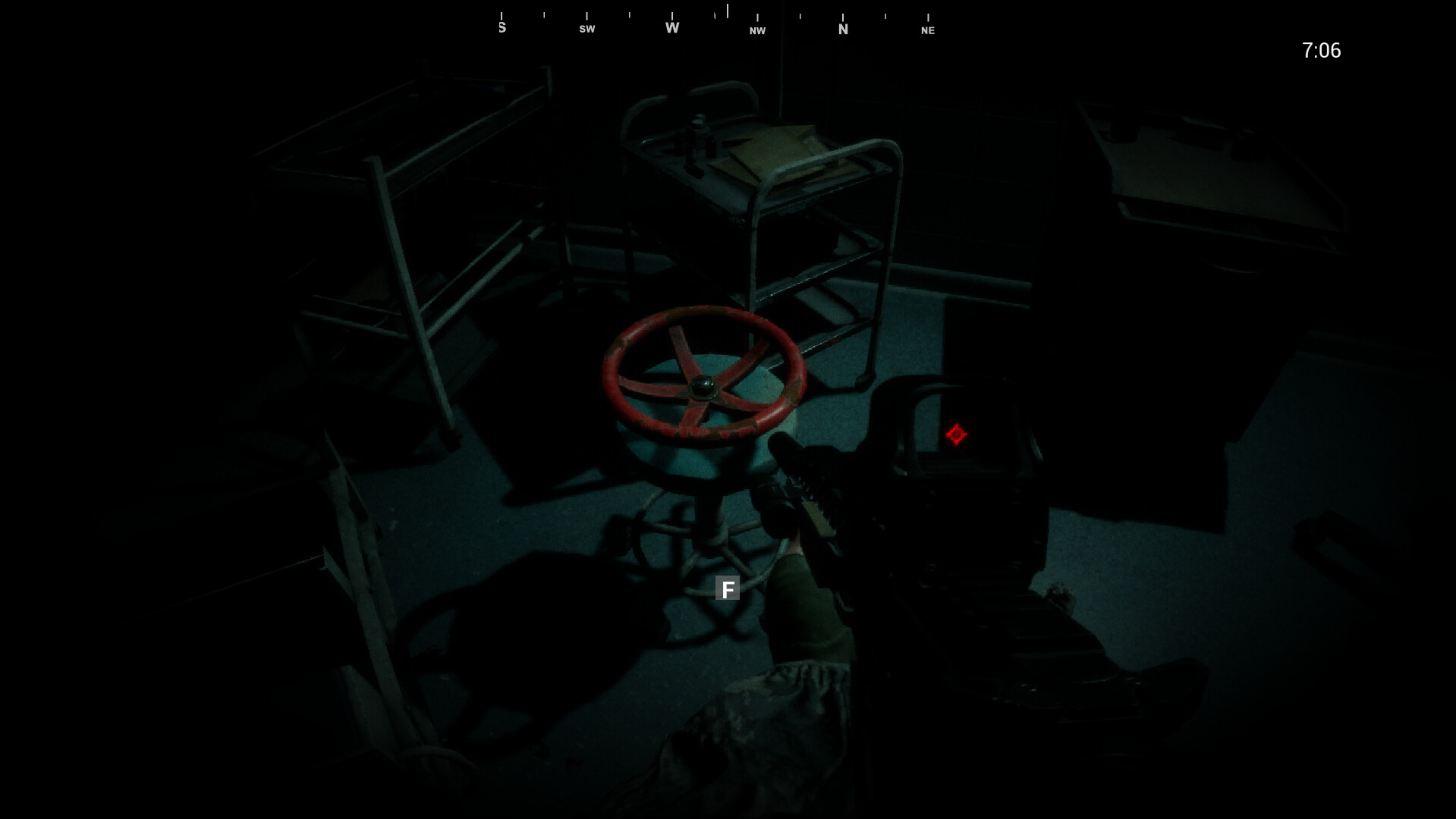1456x819 pixels.
Task: Click the red interaction diamond reticle
Action: point(955,435)
